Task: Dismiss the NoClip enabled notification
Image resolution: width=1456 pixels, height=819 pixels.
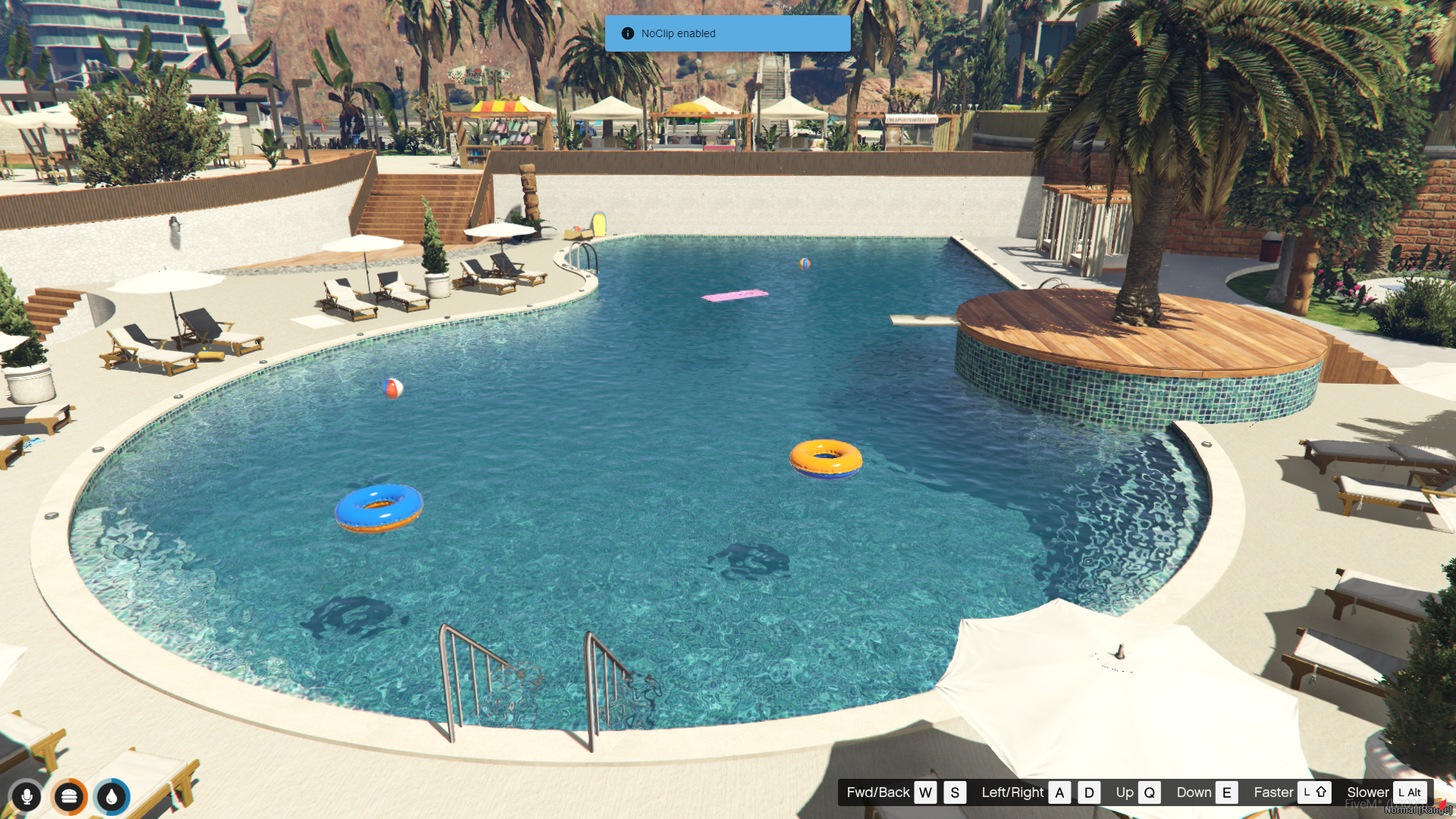Action: point(726,33)
